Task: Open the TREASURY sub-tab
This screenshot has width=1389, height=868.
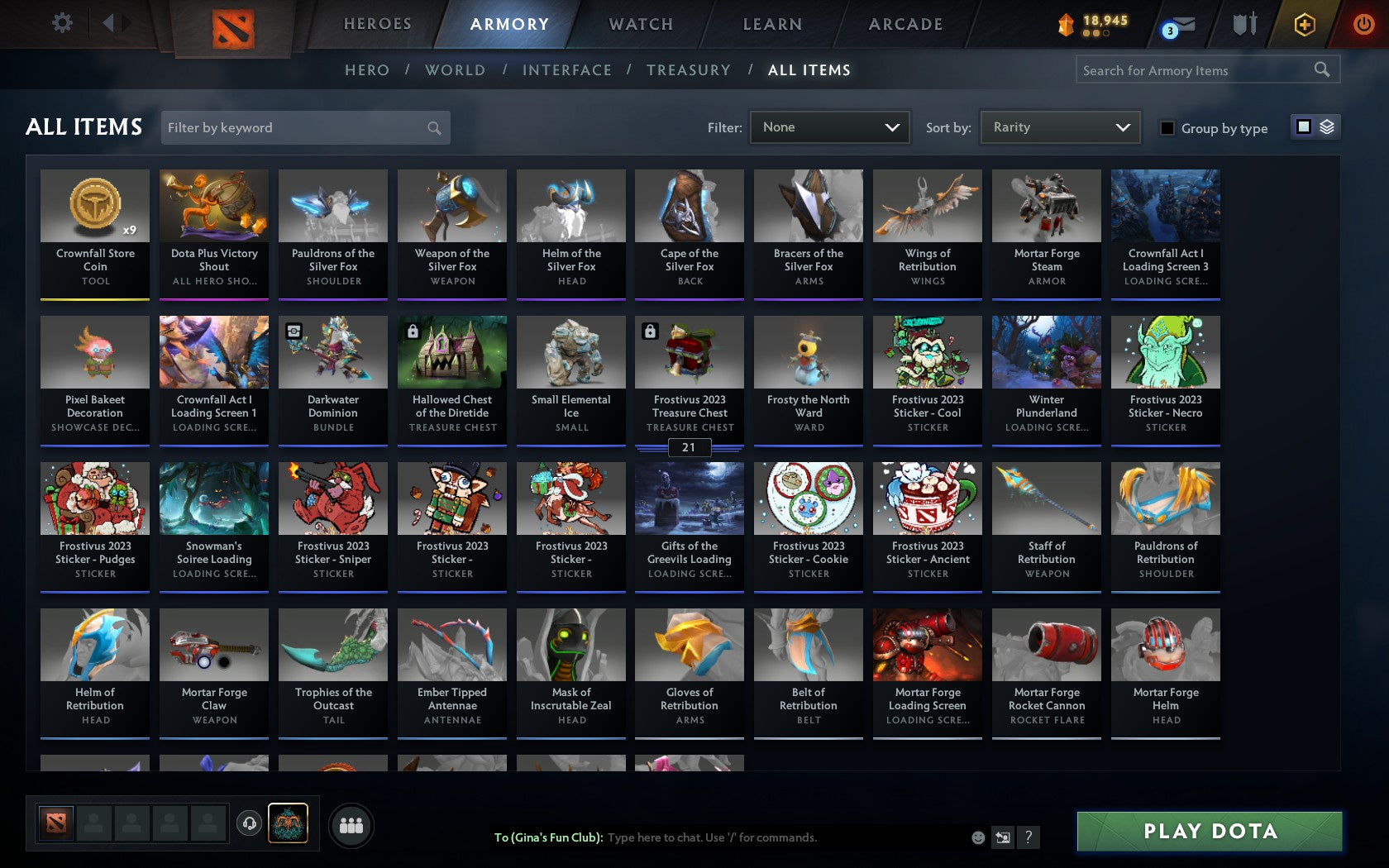Action: pyautogui.click(x=689, y=70)
